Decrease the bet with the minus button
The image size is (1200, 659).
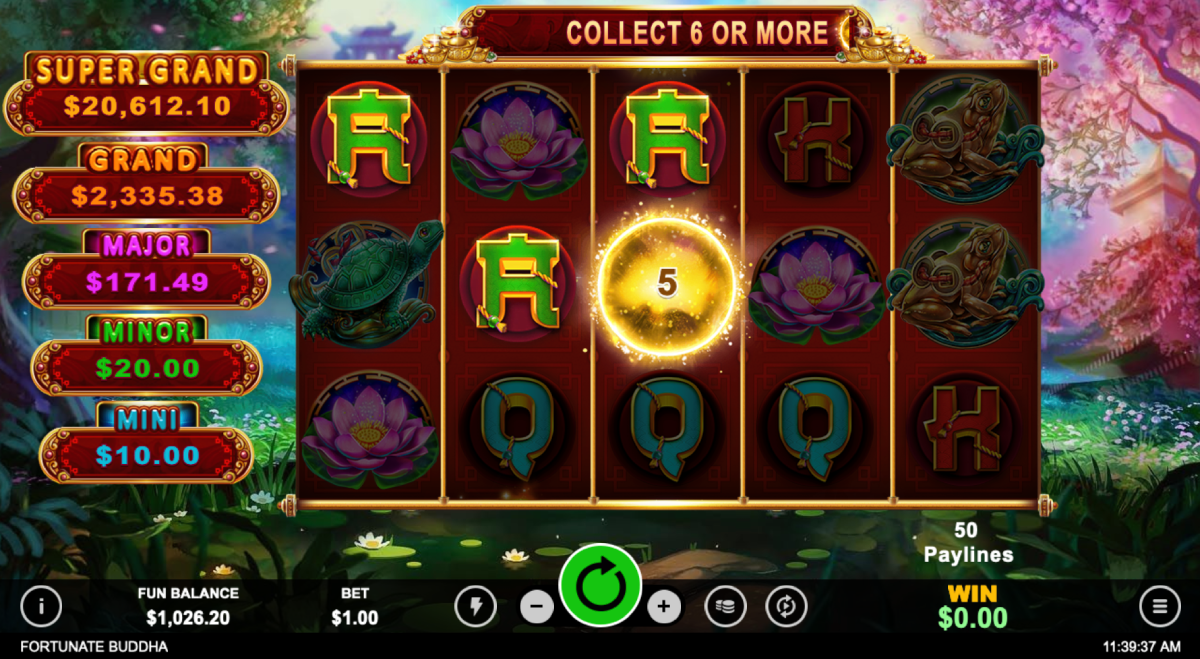(537, 606)
